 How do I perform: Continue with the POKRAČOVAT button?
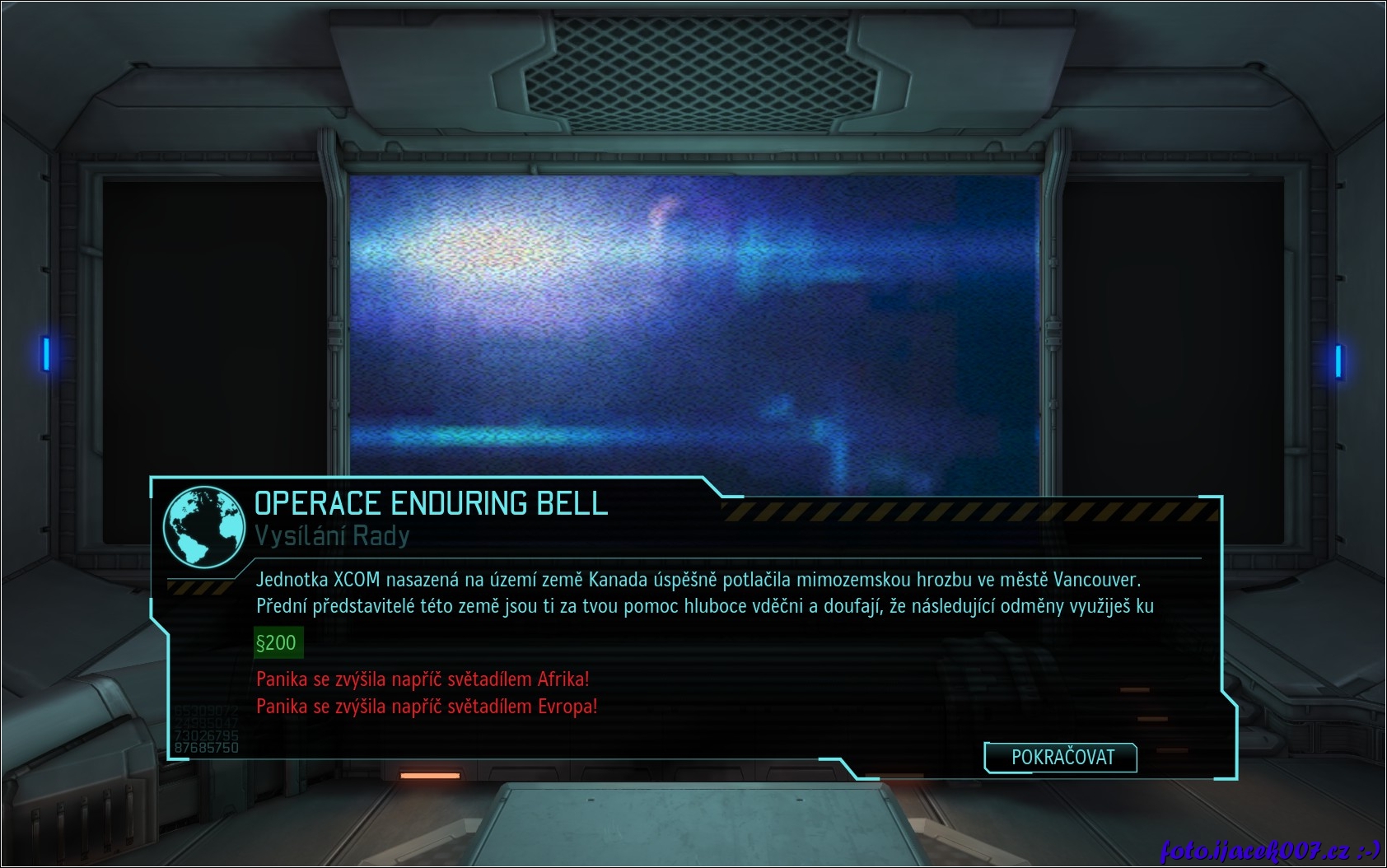pos(1061,757)
